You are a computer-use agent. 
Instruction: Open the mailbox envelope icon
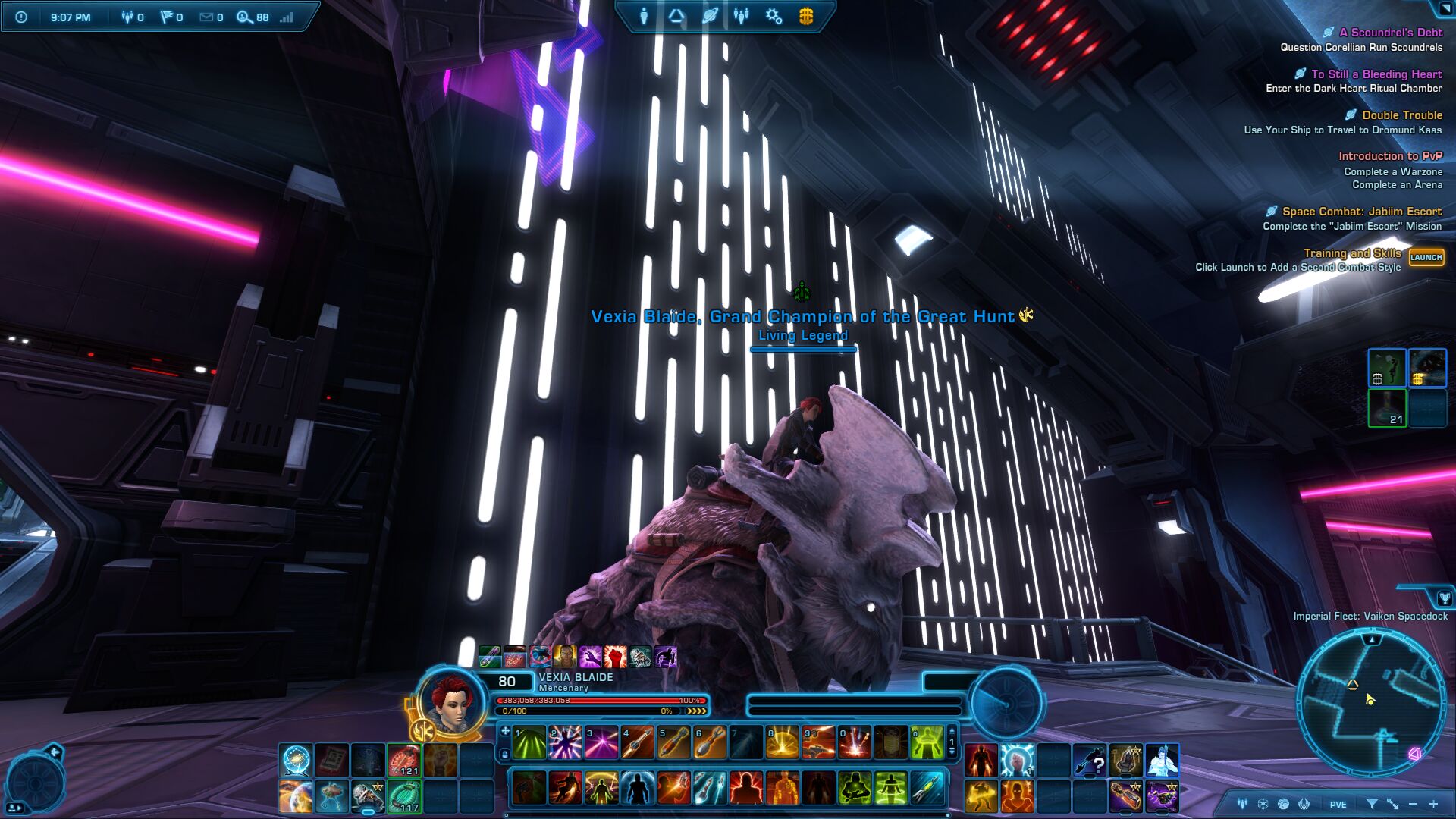point(206,17)
